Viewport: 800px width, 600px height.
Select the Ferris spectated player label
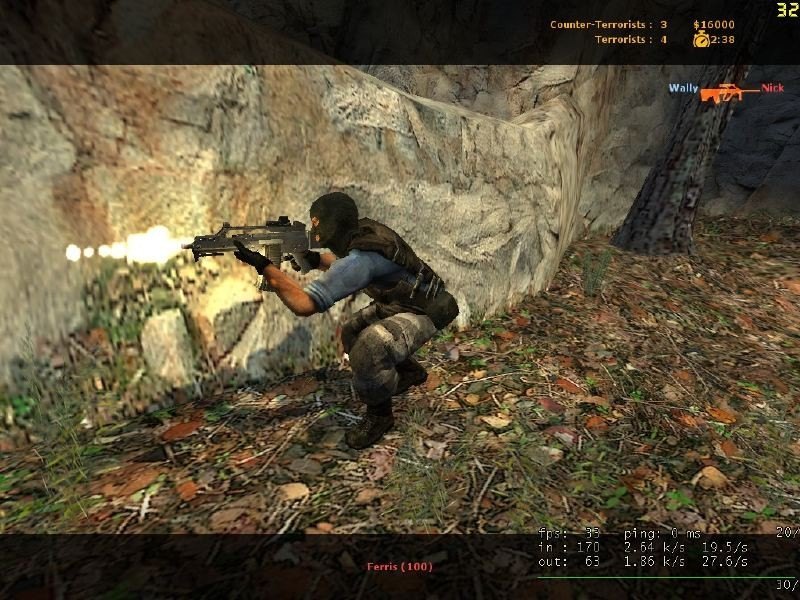pos(399,567)
